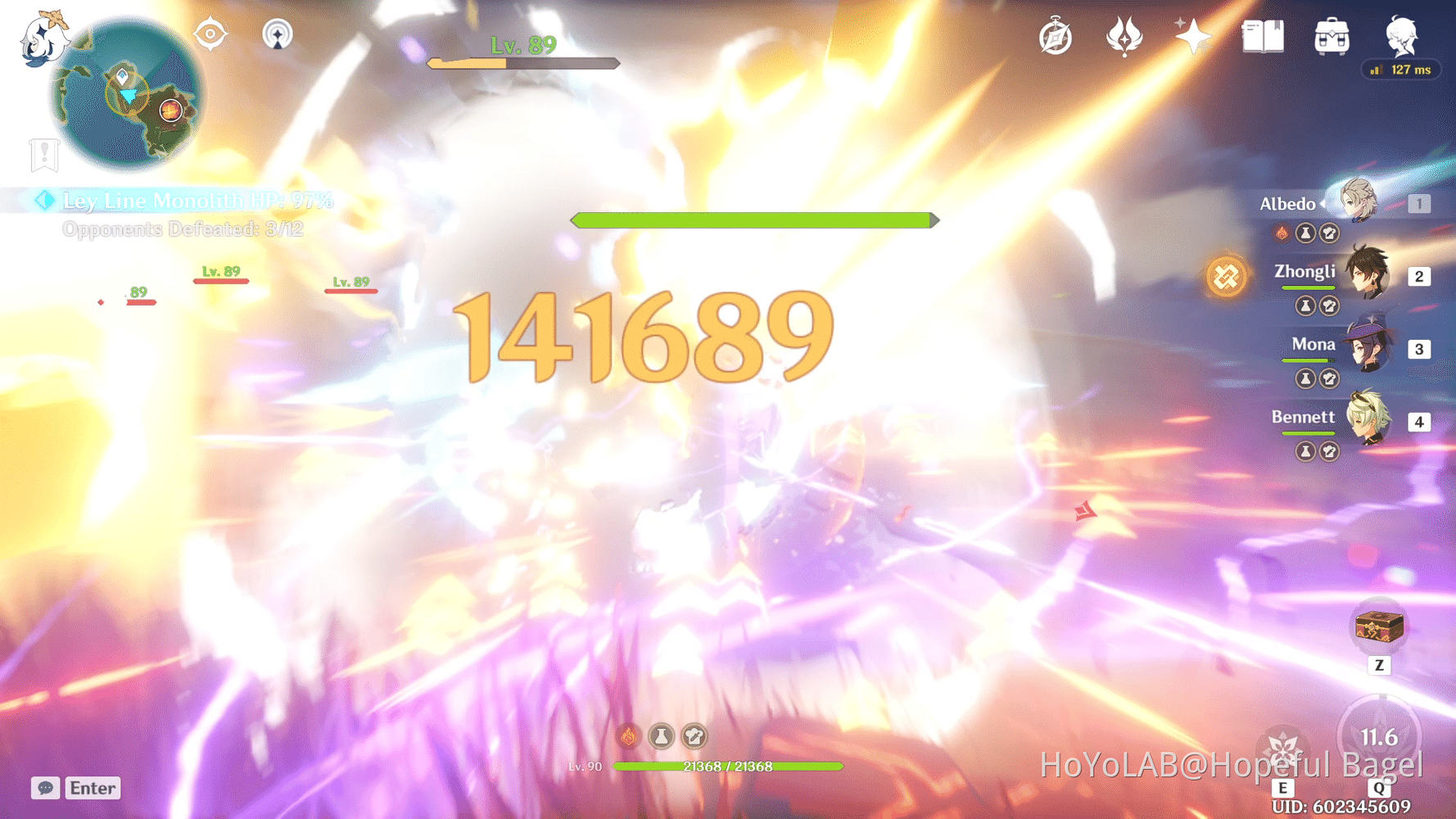Open the Archive book icon
Screen dimensions: 1456x819
(1262, 36)
